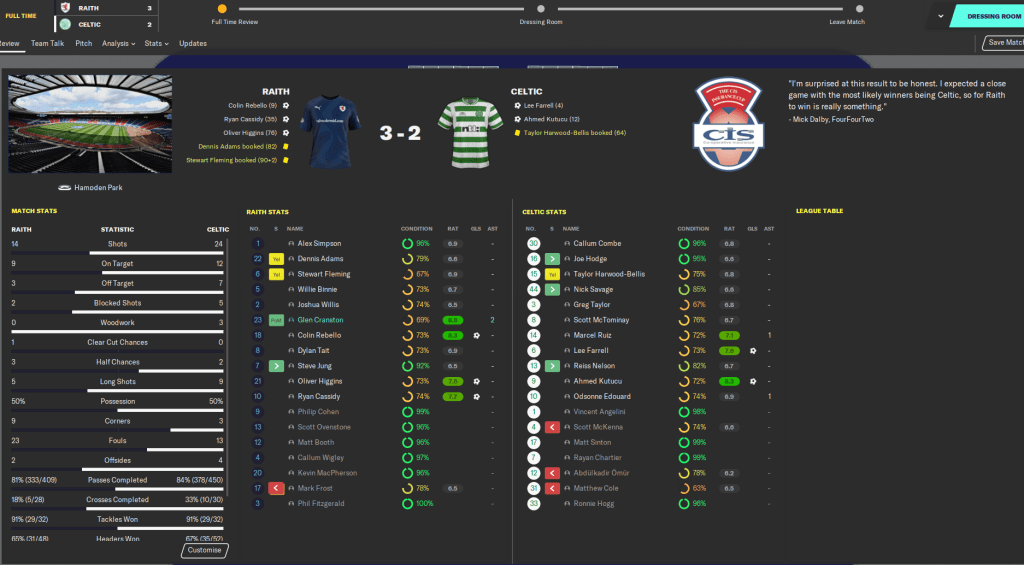Screen dimensions: 1024x565
Task: Open the Updates tab
Action: tap(193, 44)
